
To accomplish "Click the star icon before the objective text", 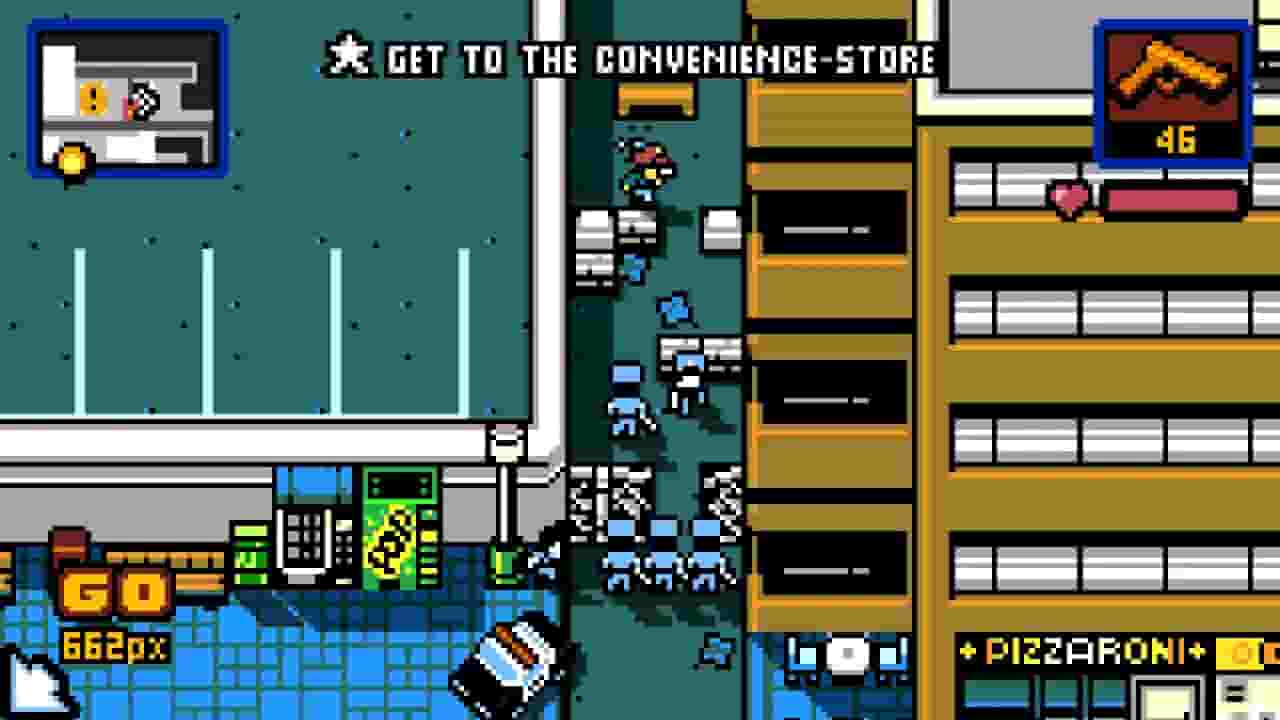I will (345, 57).
